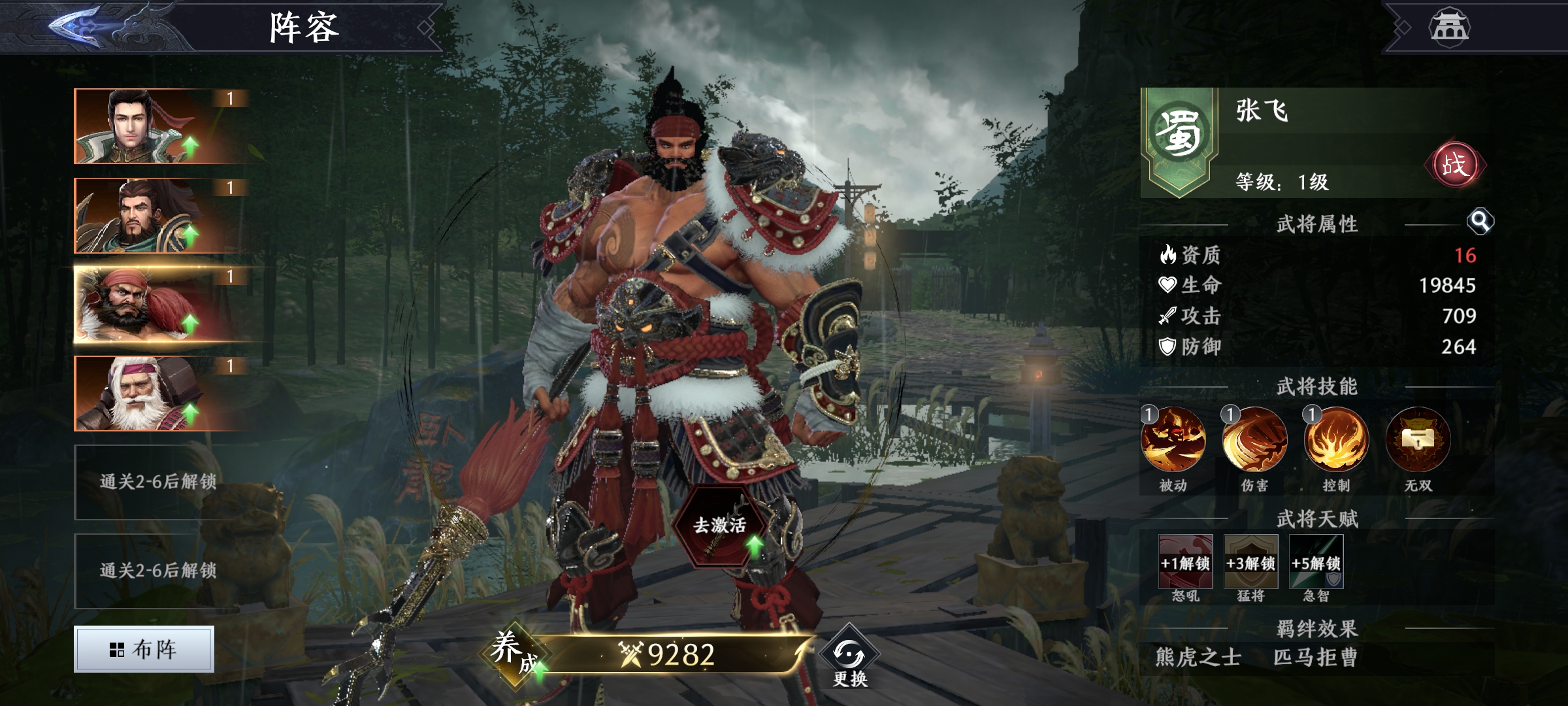Open attribute details with magnifier icon

click(x=1480, y=222)
